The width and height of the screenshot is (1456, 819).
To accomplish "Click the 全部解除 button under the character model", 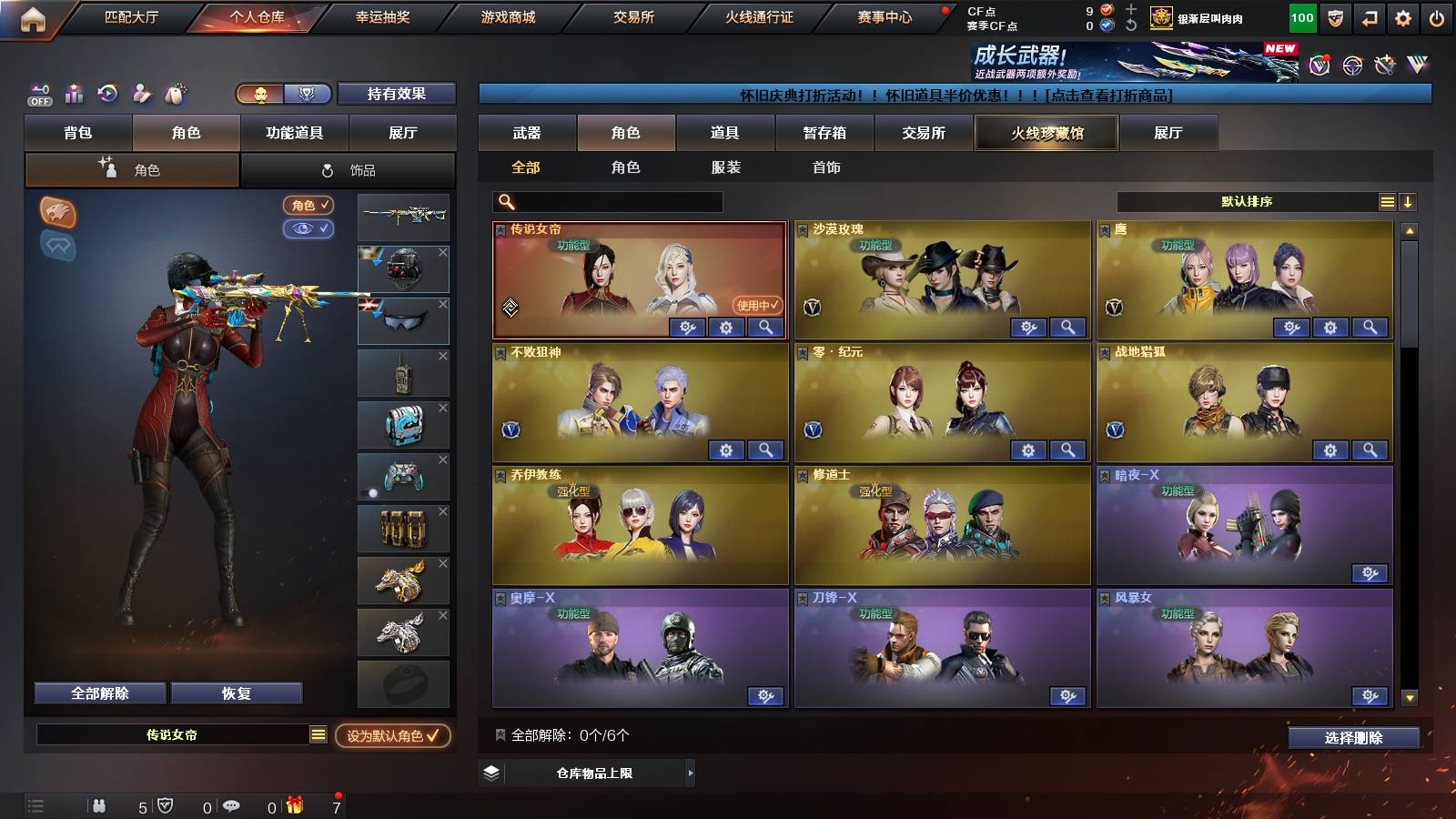I will pyautogui.click(x=98, y=693).
